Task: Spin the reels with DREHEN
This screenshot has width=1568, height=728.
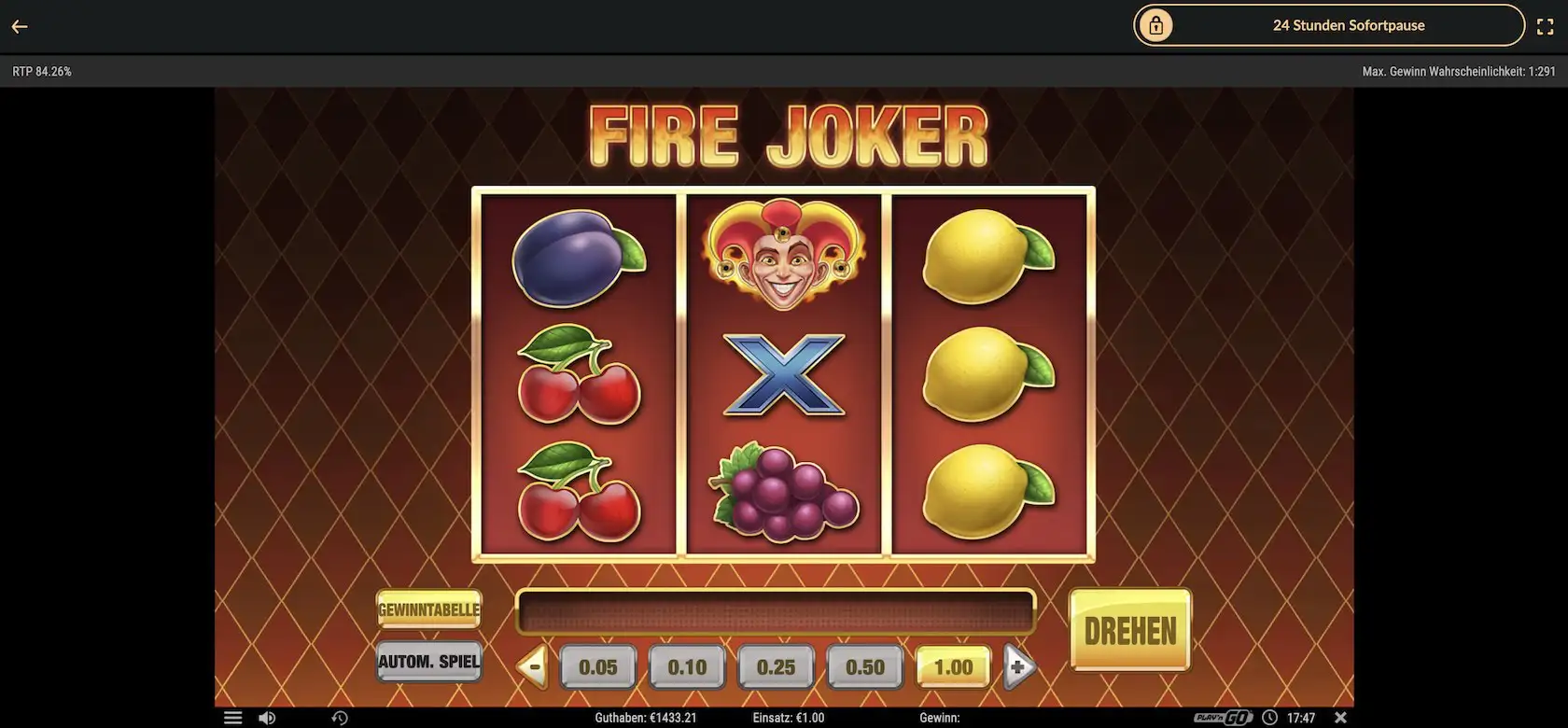Action: 1129,631
